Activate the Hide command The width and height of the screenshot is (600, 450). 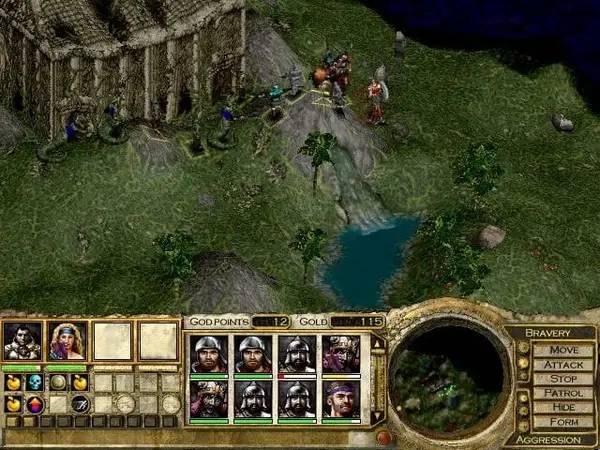[x=563, y=408]
